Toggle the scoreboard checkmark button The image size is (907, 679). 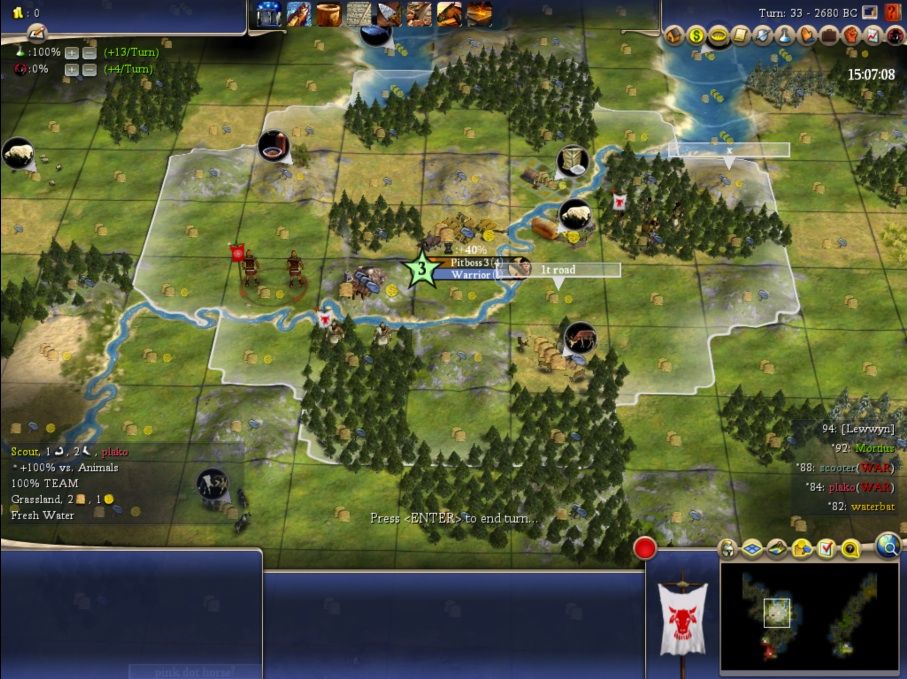coord(826,548)
